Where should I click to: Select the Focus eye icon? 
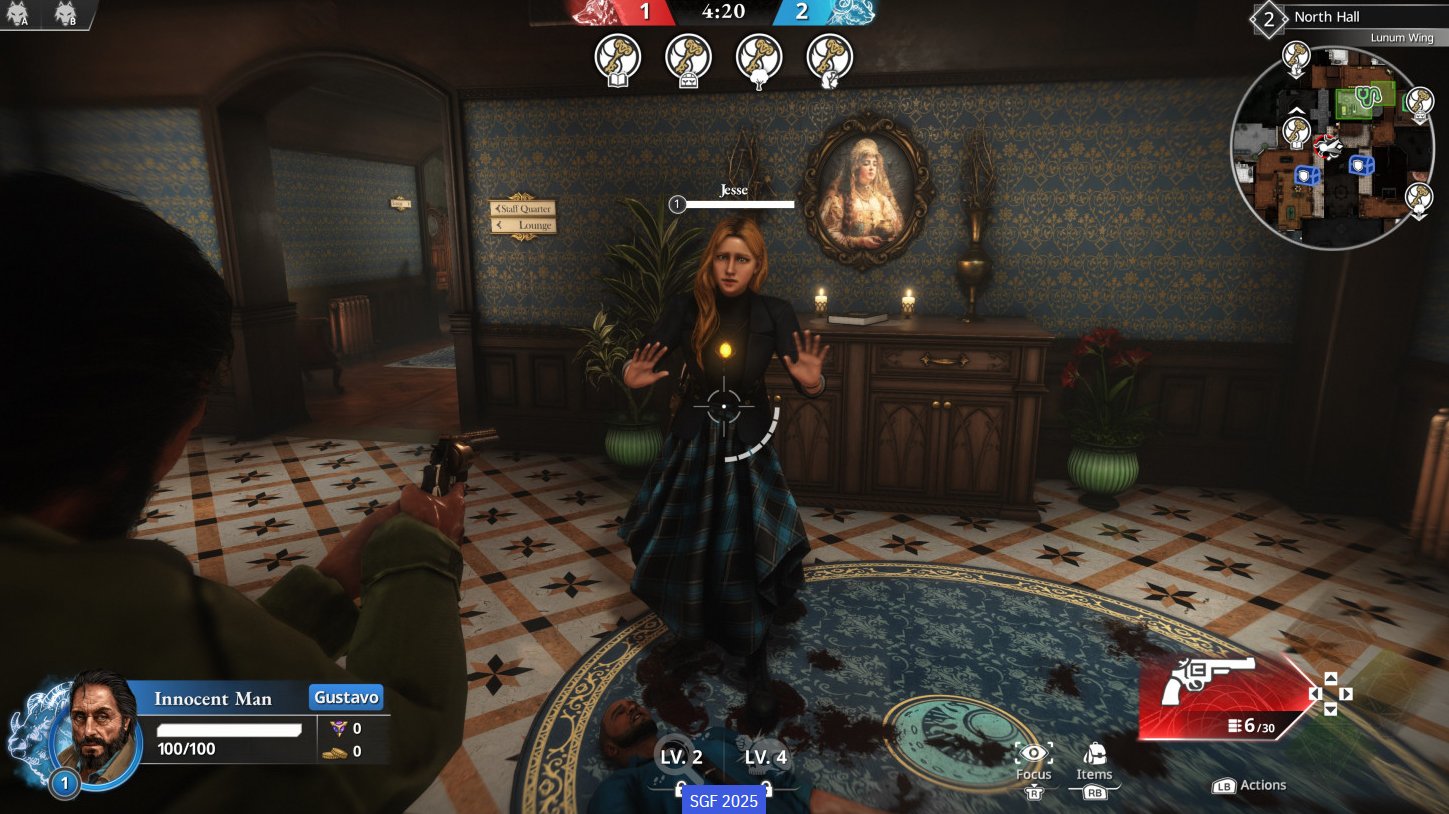pos(1033,751)
